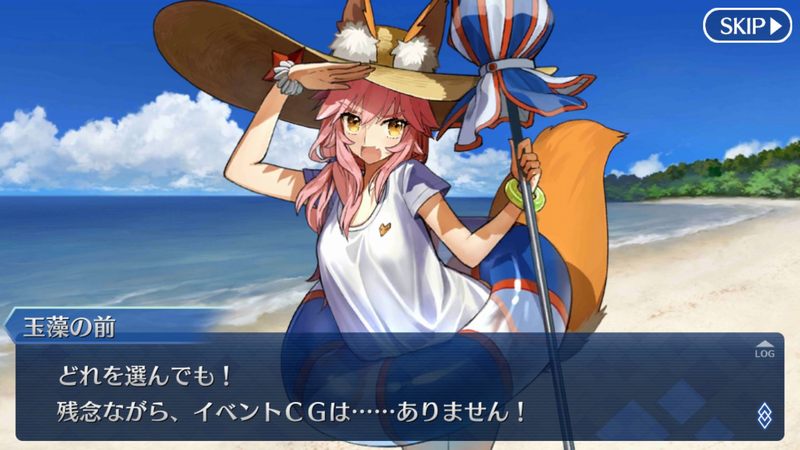Viewport: 800px width, 450px height.
Task: Skip the dialogue scene
Action: pos(747,25)
